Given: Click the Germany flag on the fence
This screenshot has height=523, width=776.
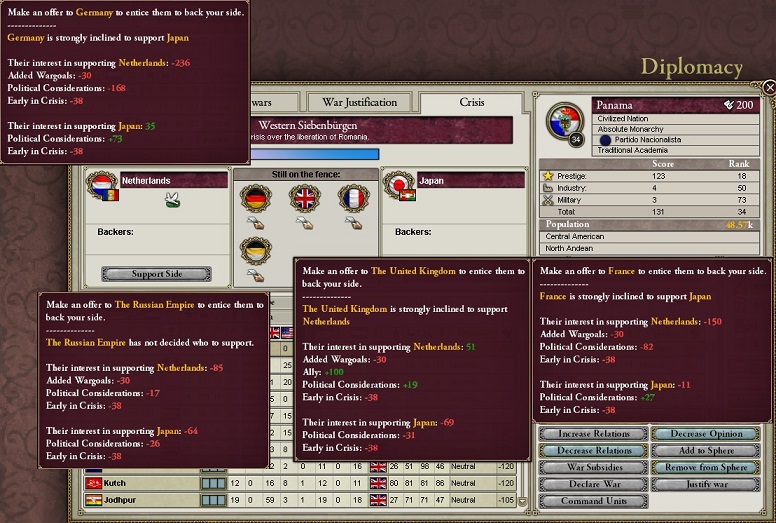Looking at the screenshot, I should pyautogui.click(x=256, y=198).
